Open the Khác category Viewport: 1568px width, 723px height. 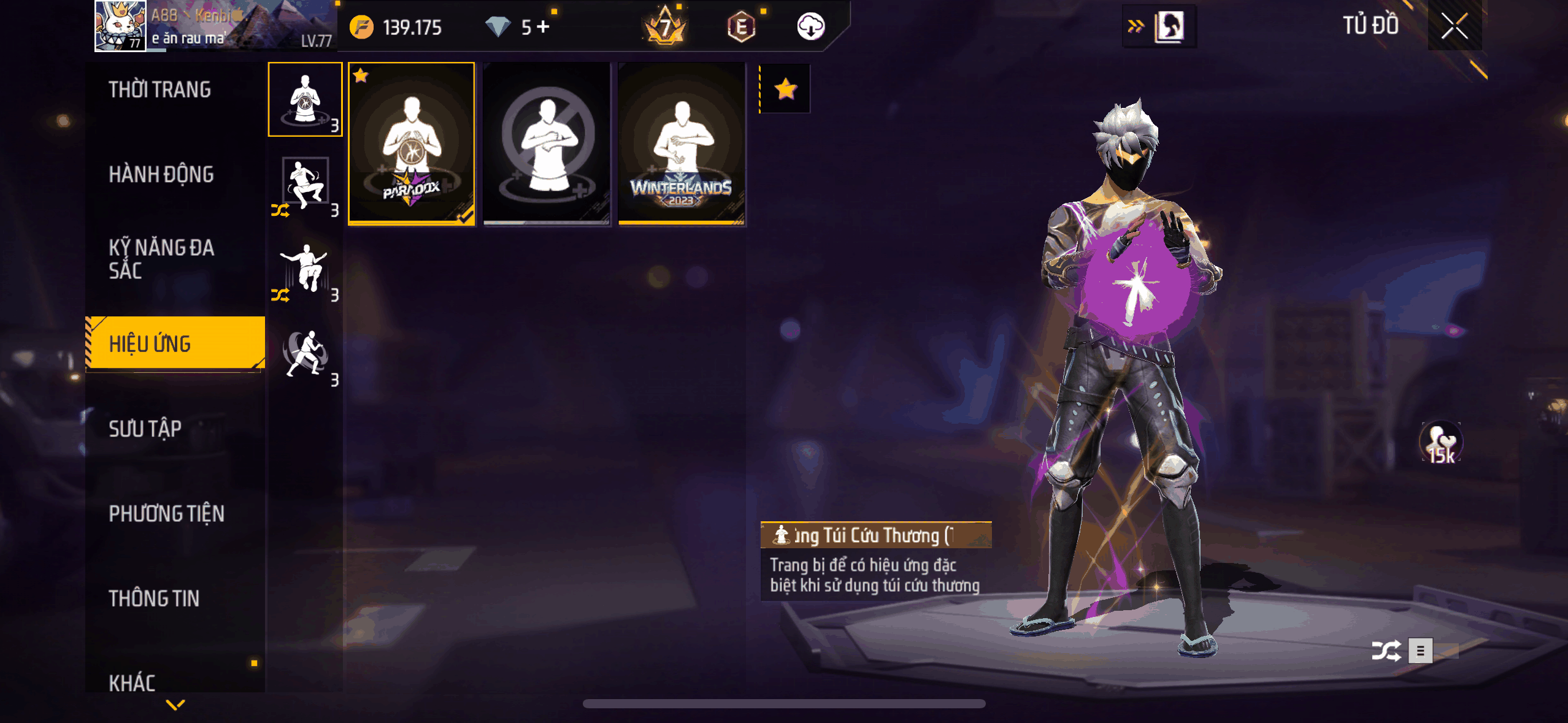(132, 682)
